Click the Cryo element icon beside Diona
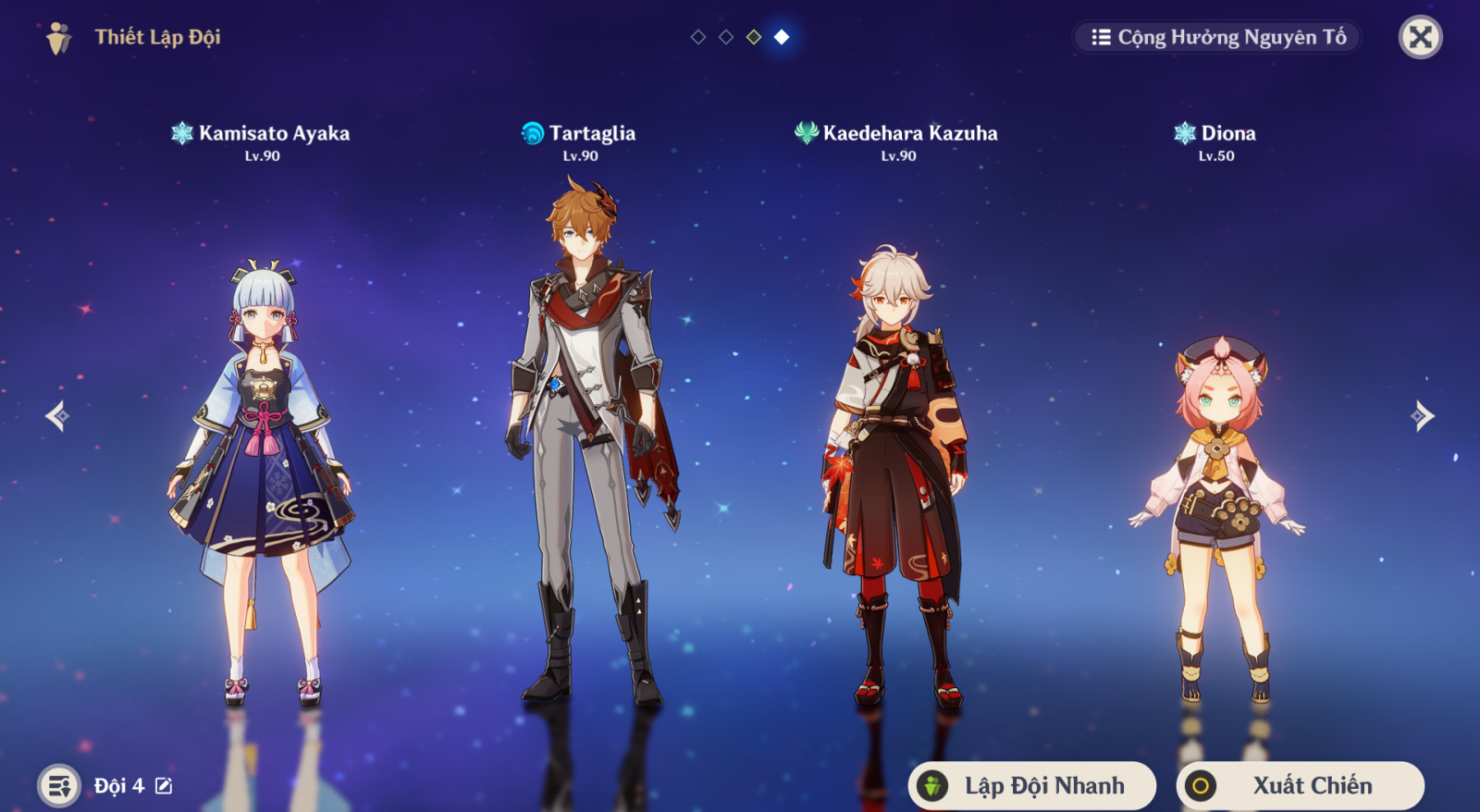1480x812 pixels. point(1184,132)
